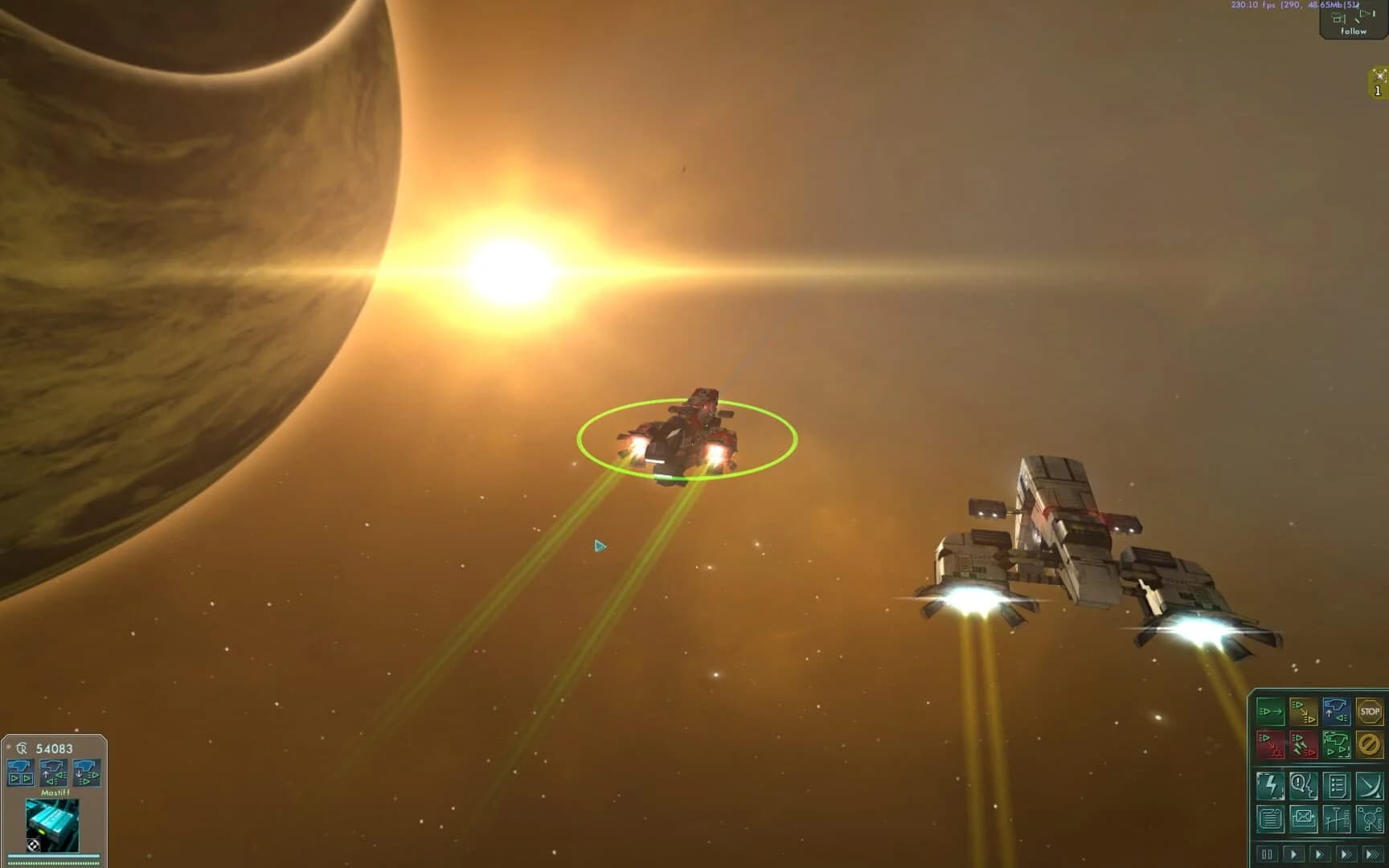The image size is (1389, 868).
Task: Open the ship systems diagram icon
Action: coord(1337,819)
